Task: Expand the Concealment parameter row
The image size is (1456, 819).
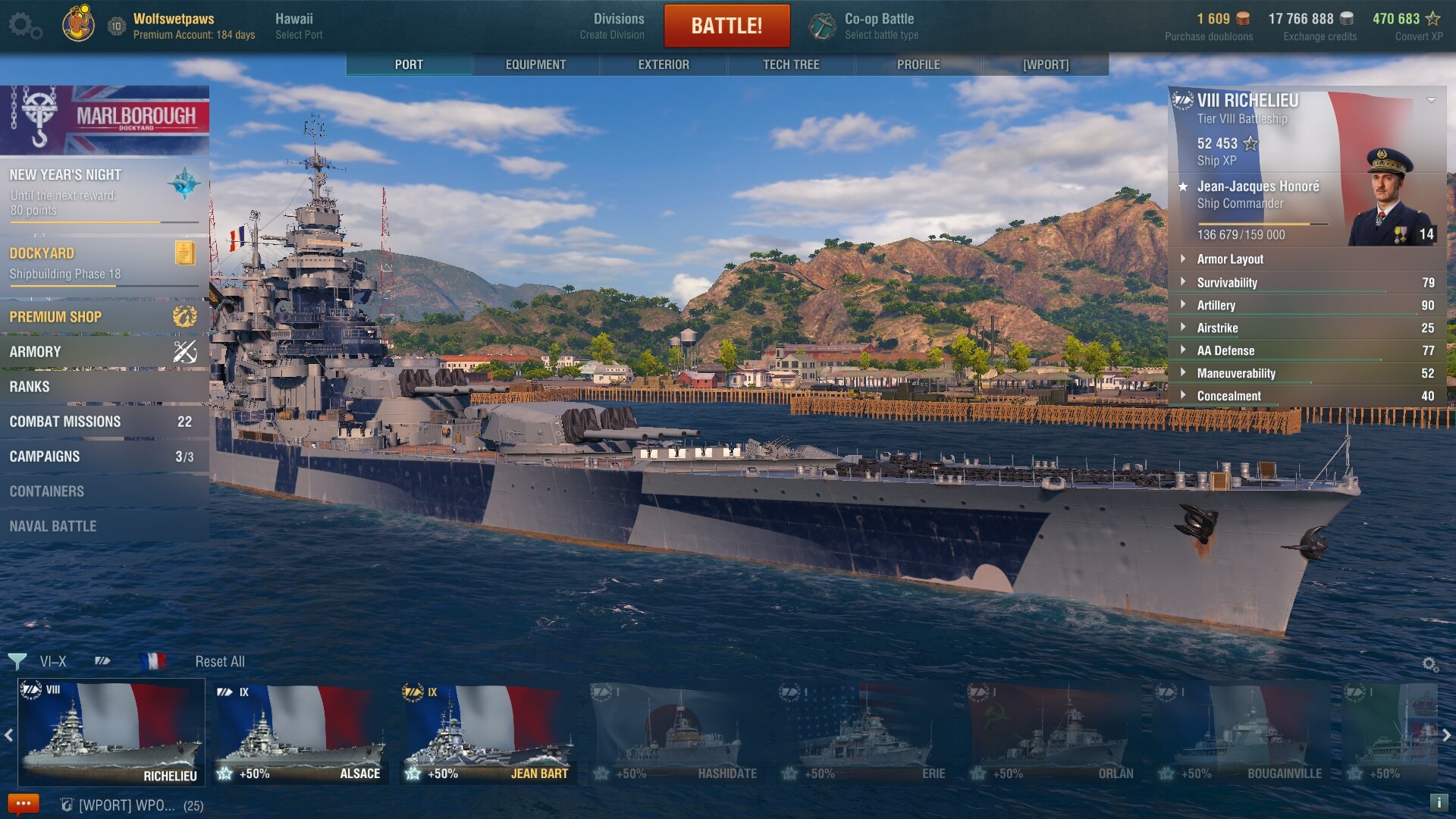Action: [1228, 396]
